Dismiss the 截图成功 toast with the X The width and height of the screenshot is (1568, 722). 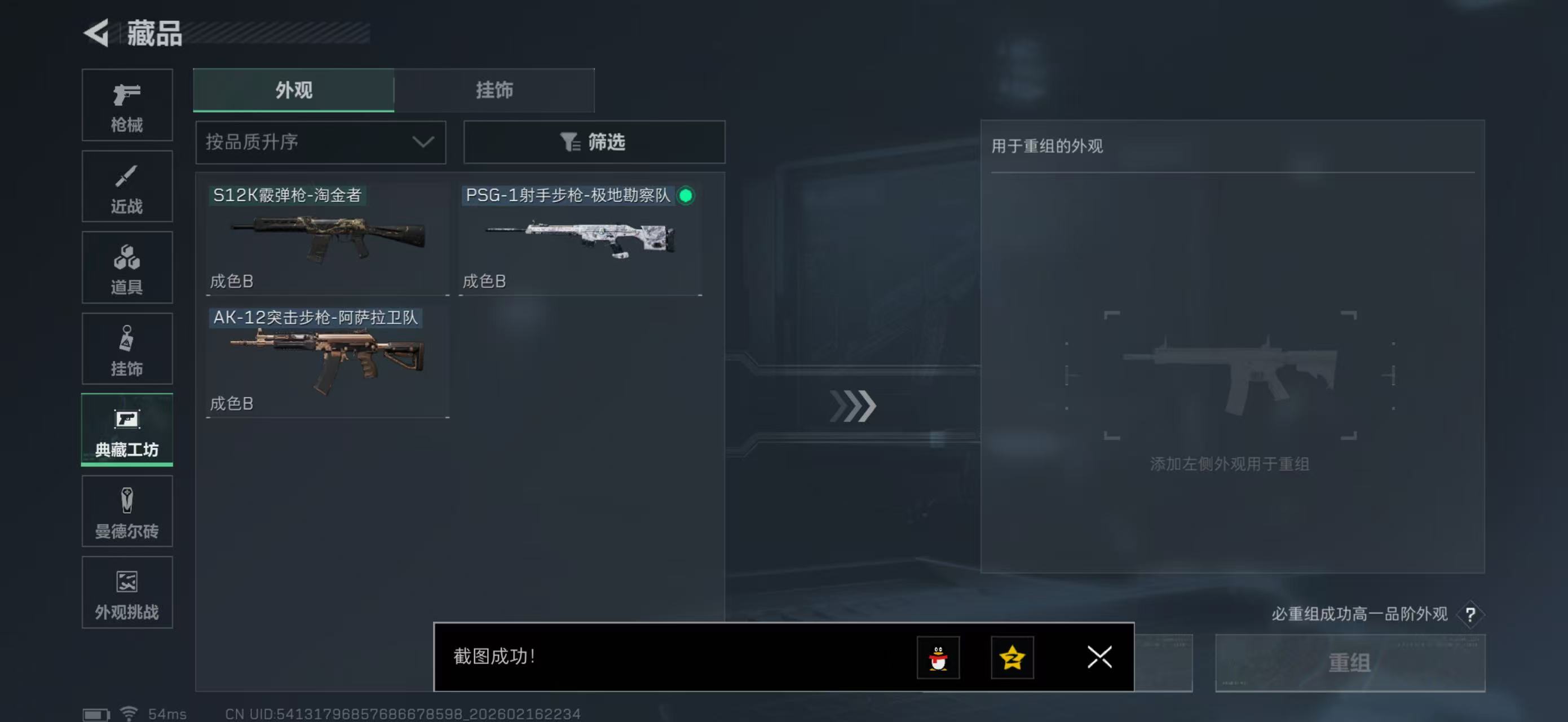[x=1099, y=658]
